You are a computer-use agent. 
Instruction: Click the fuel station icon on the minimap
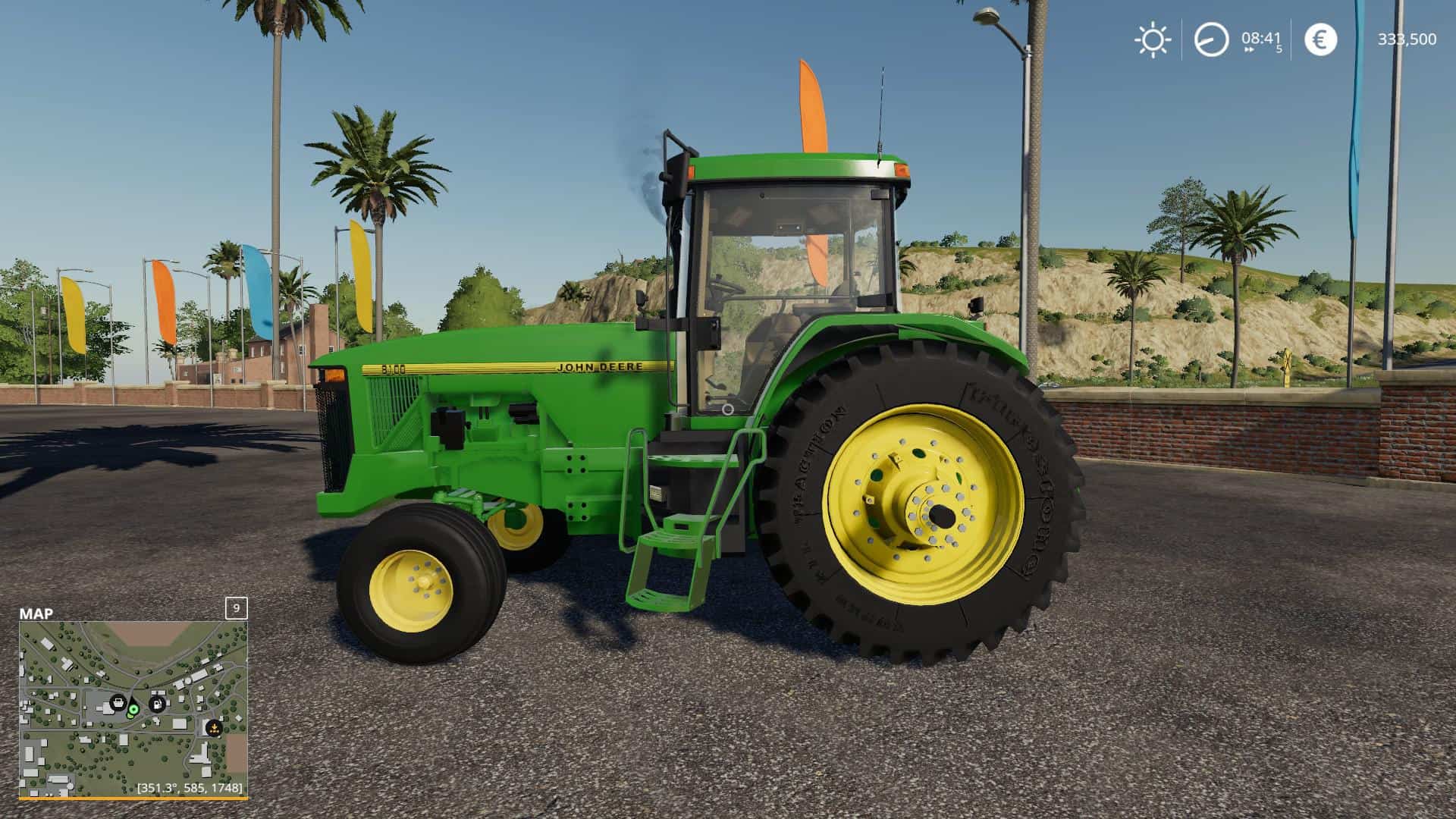pos(157,704)
